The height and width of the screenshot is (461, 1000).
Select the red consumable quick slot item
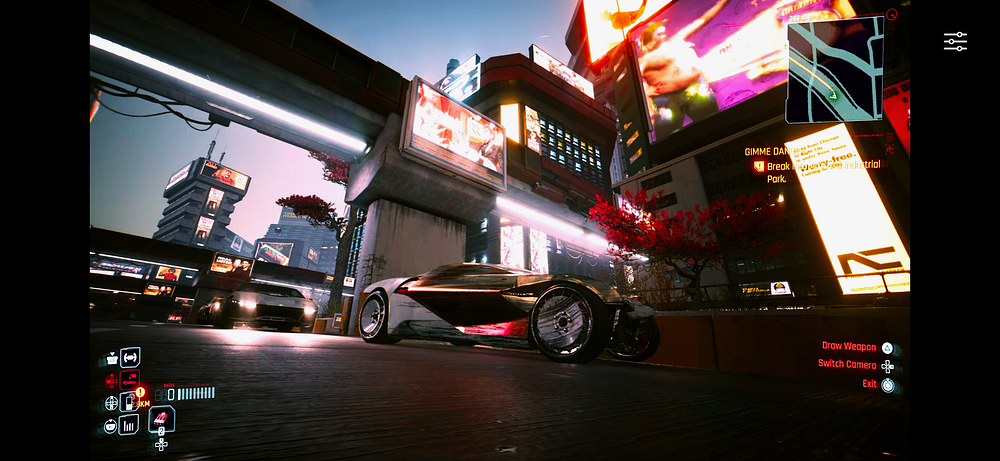pyautogui.click(x=162, y=420)
